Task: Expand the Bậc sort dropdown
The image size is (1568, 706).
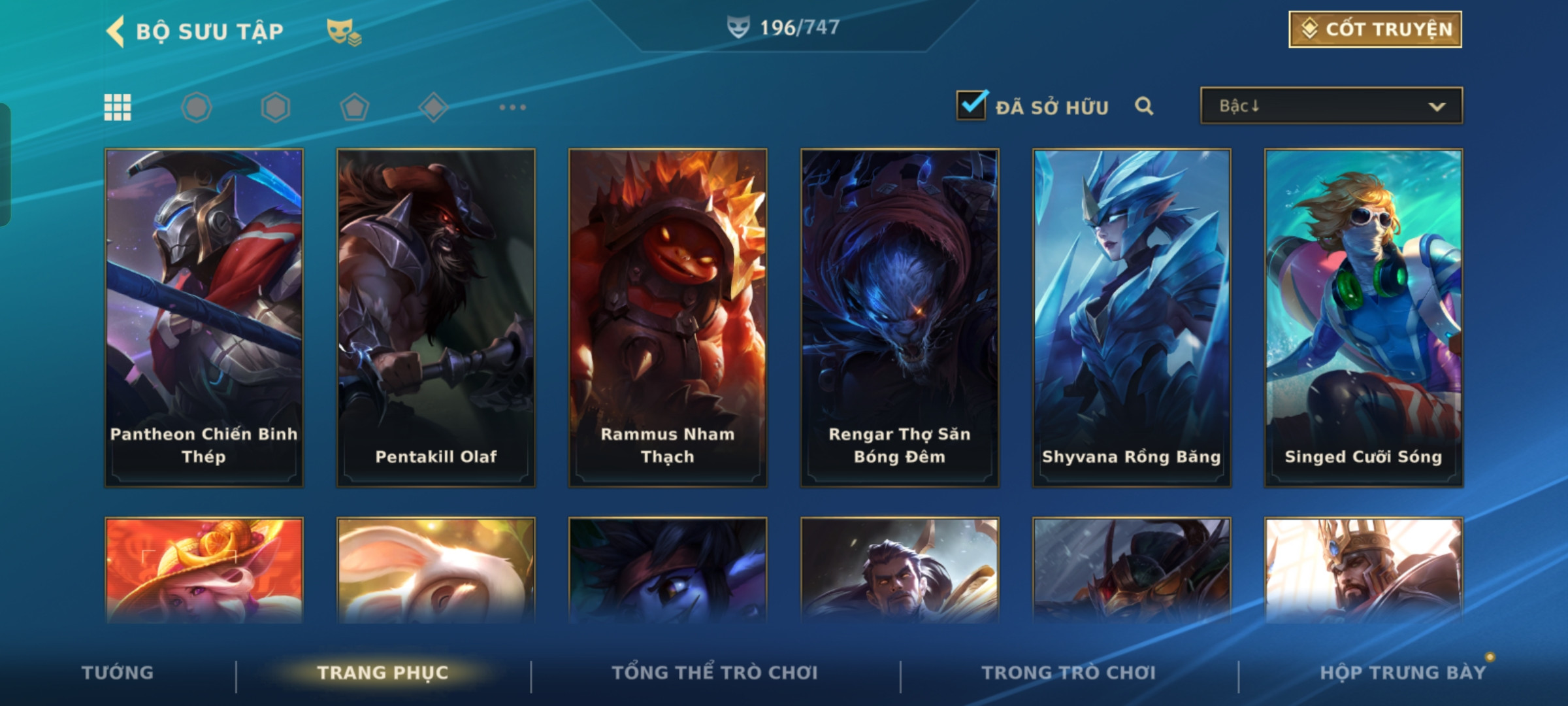Action: (x=1331, y=106)
